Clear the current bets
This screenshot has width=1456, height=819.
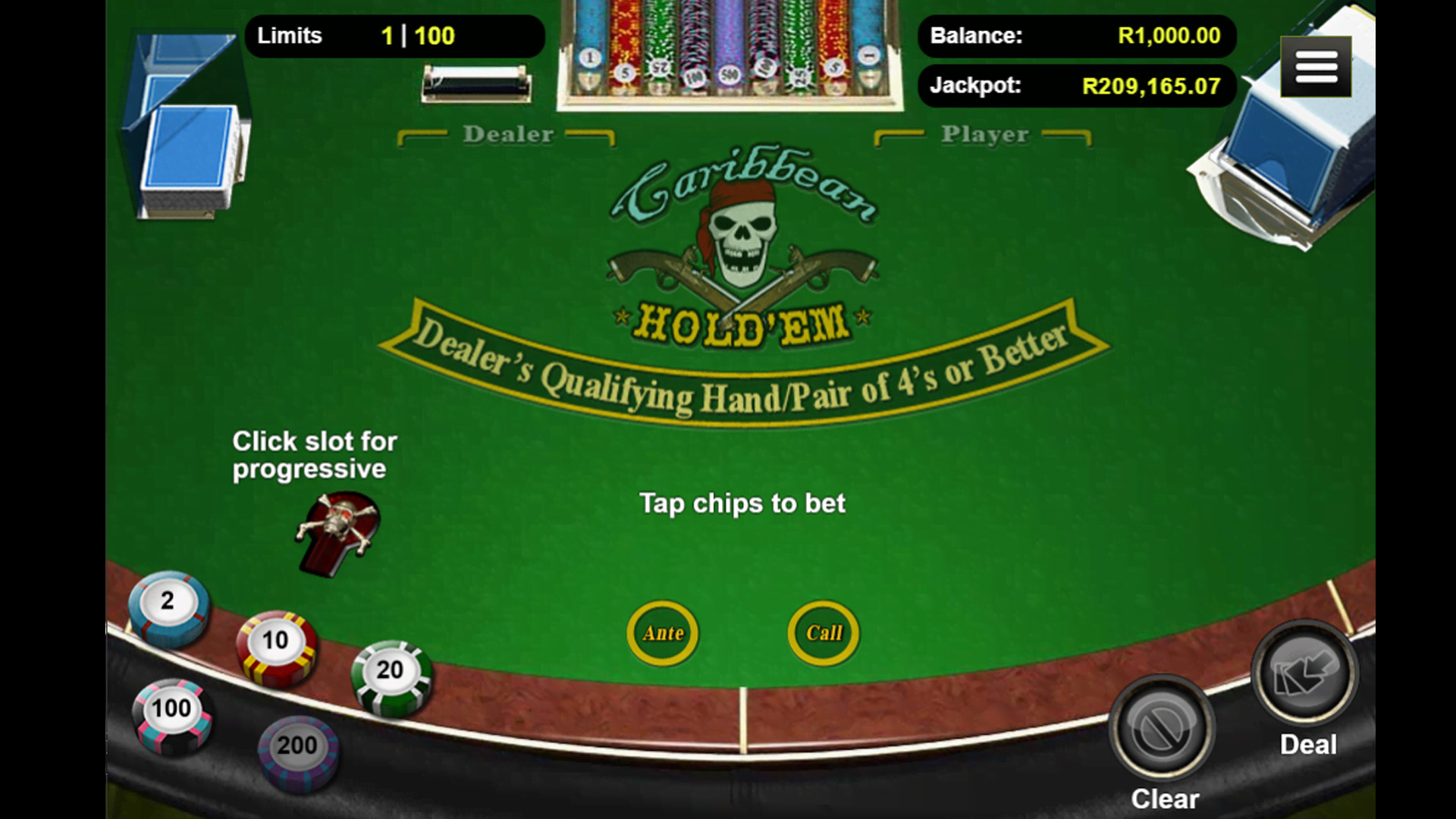pos(1161,730)
